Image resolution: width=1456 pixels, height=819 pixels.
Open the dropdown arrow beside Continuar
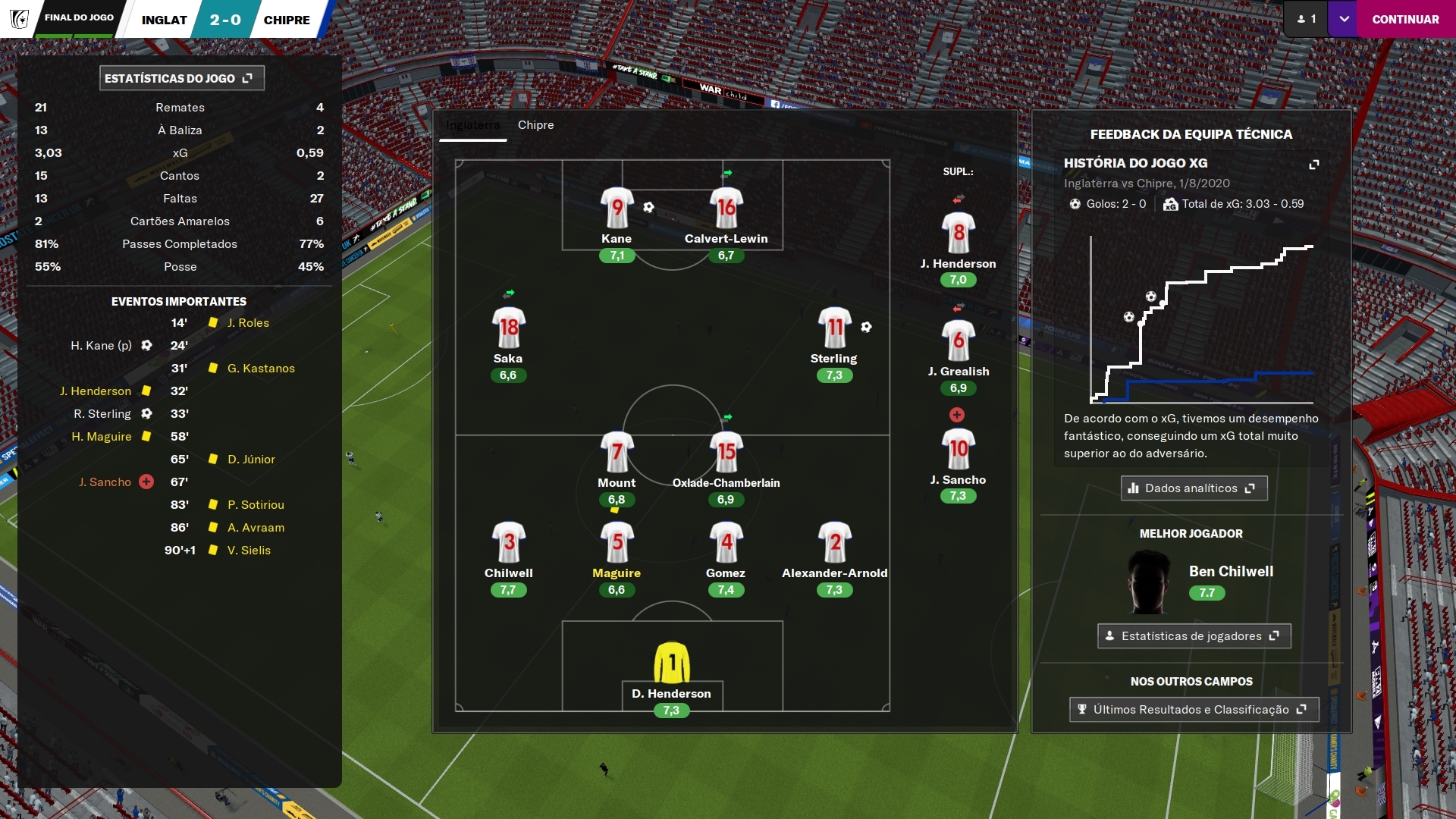tap(1344, 20)
